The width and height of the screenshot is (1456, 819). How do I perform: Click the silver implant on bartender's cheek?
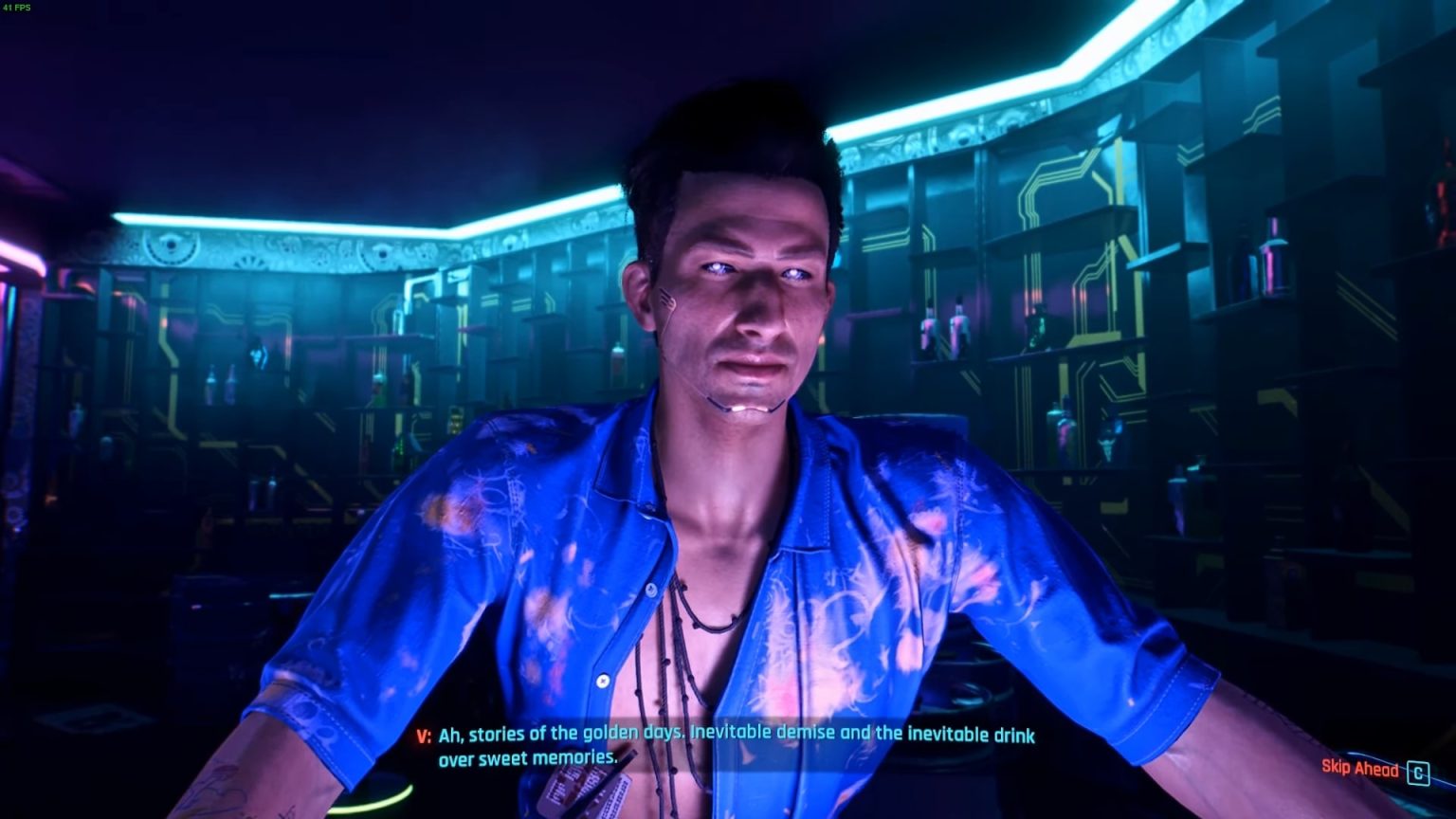point(666,298)
